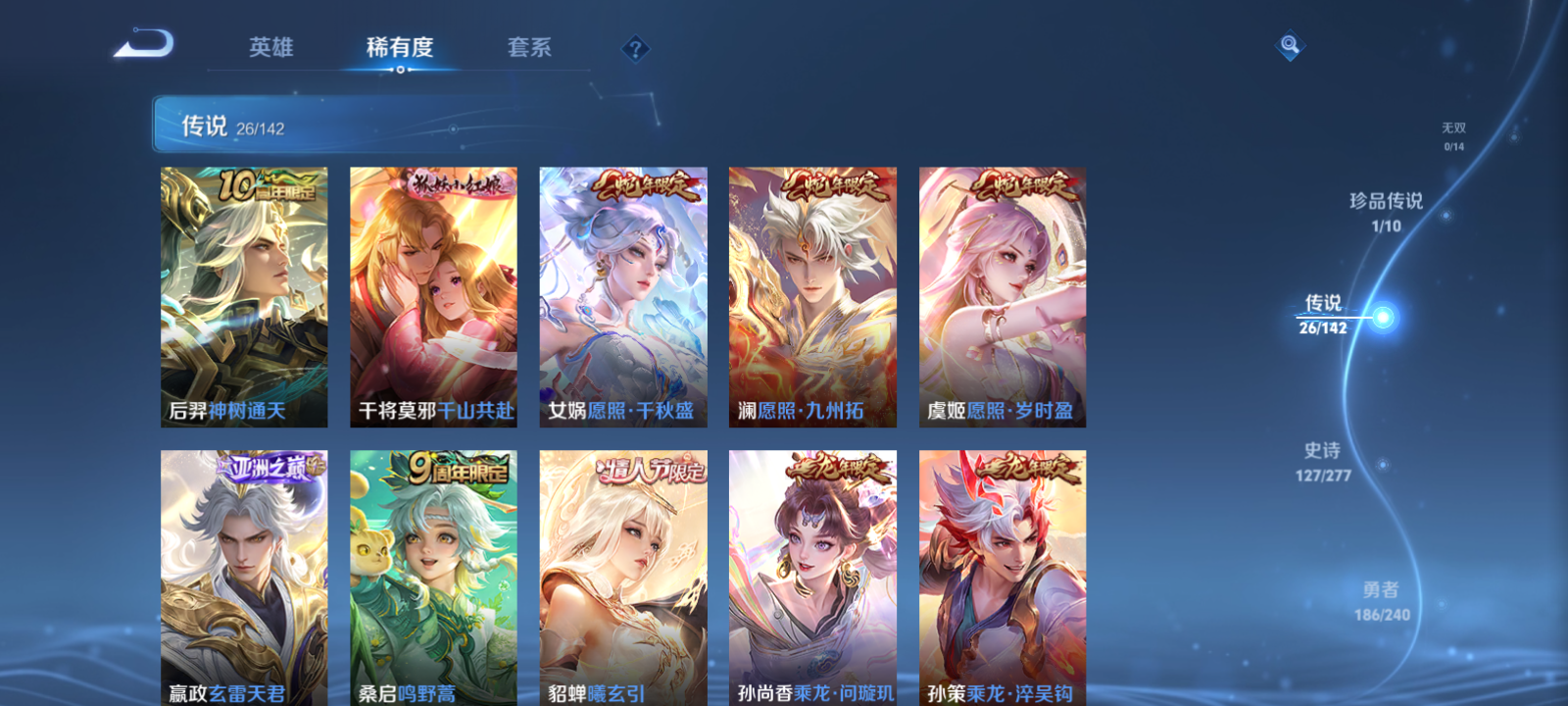This screenshot has width=1568, height=706.
Task: Open the 貂蝉 曦玄引 skin
Action: [x=623, y=579]
